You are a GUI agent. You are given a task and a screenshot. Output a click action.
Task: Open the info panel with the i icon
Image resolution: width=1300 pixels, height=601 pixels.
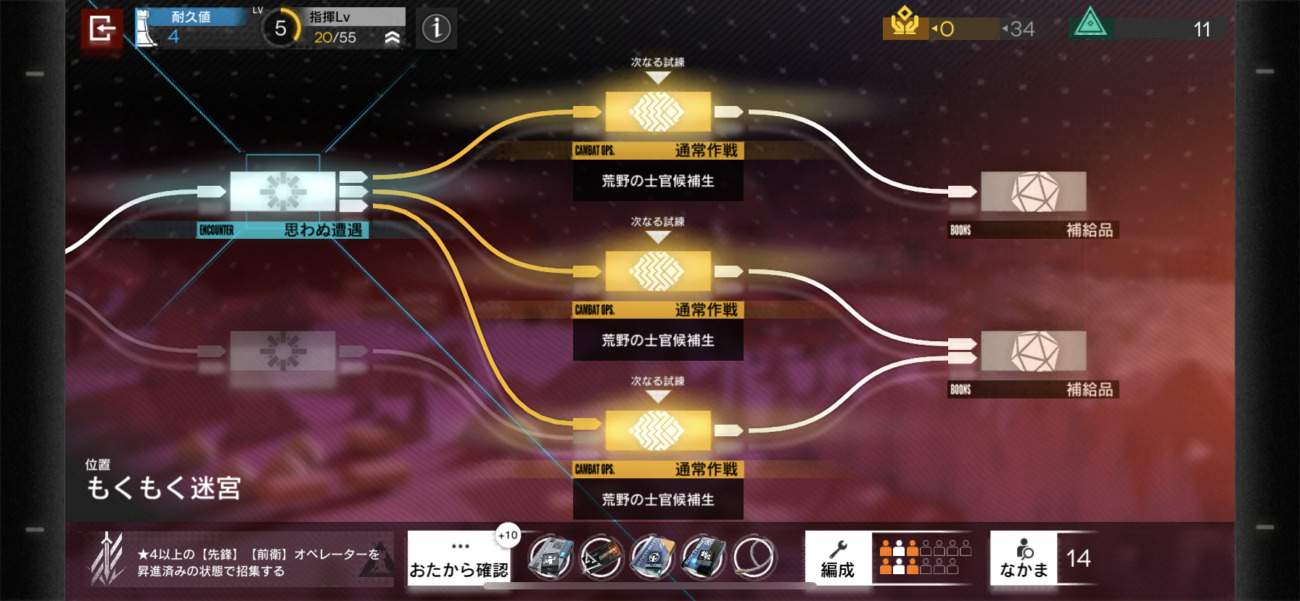click(436, 29)
